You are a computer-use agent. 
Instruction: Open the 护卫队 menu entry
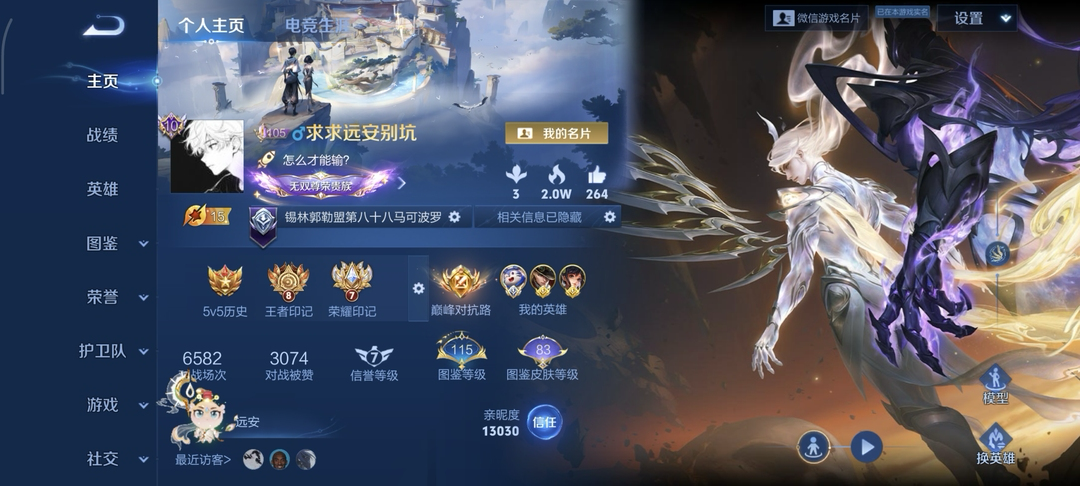pos(110,351)
